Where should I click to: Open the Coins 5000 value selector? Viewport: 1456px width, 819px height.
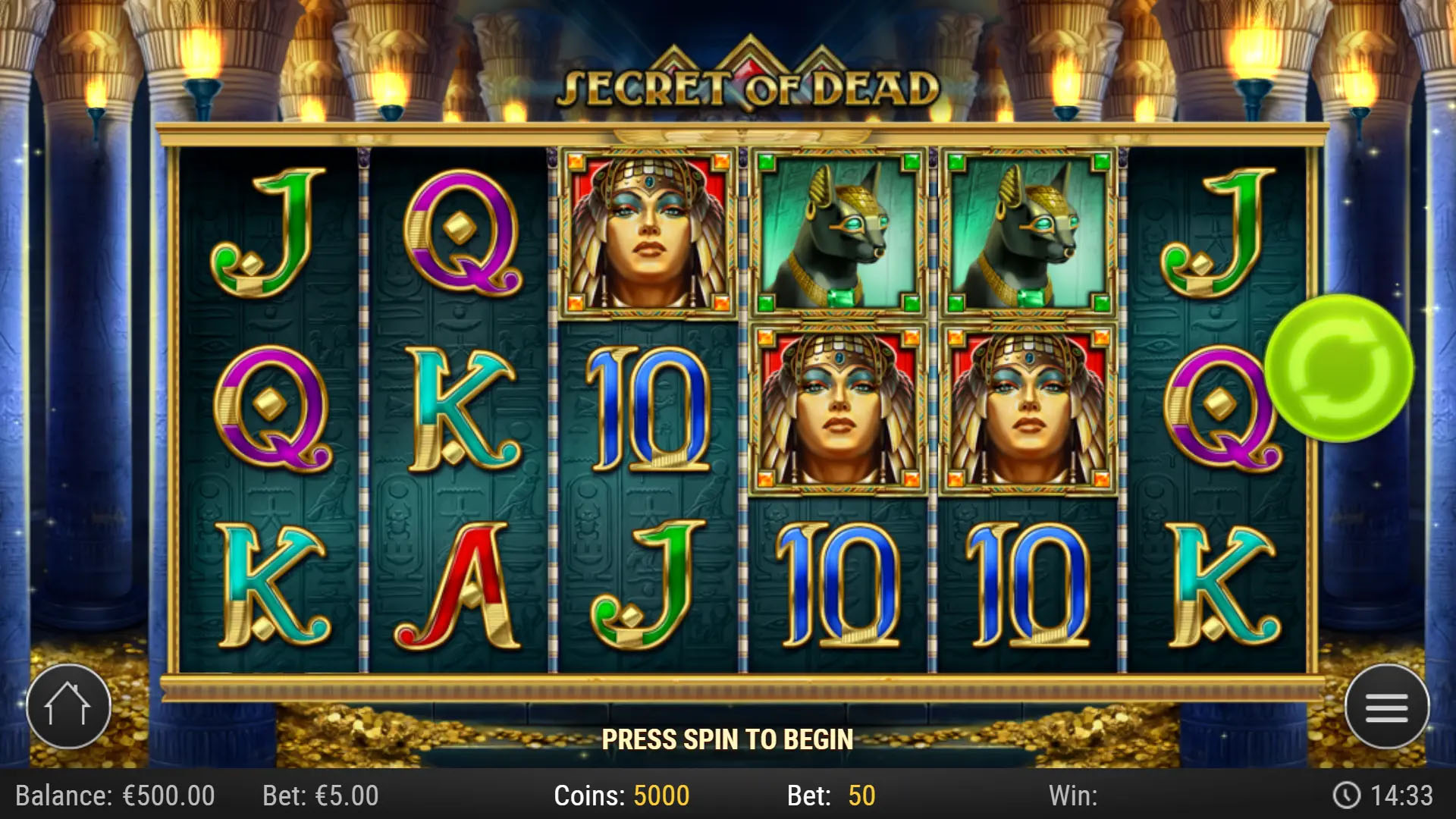click(x=622, y=796)
